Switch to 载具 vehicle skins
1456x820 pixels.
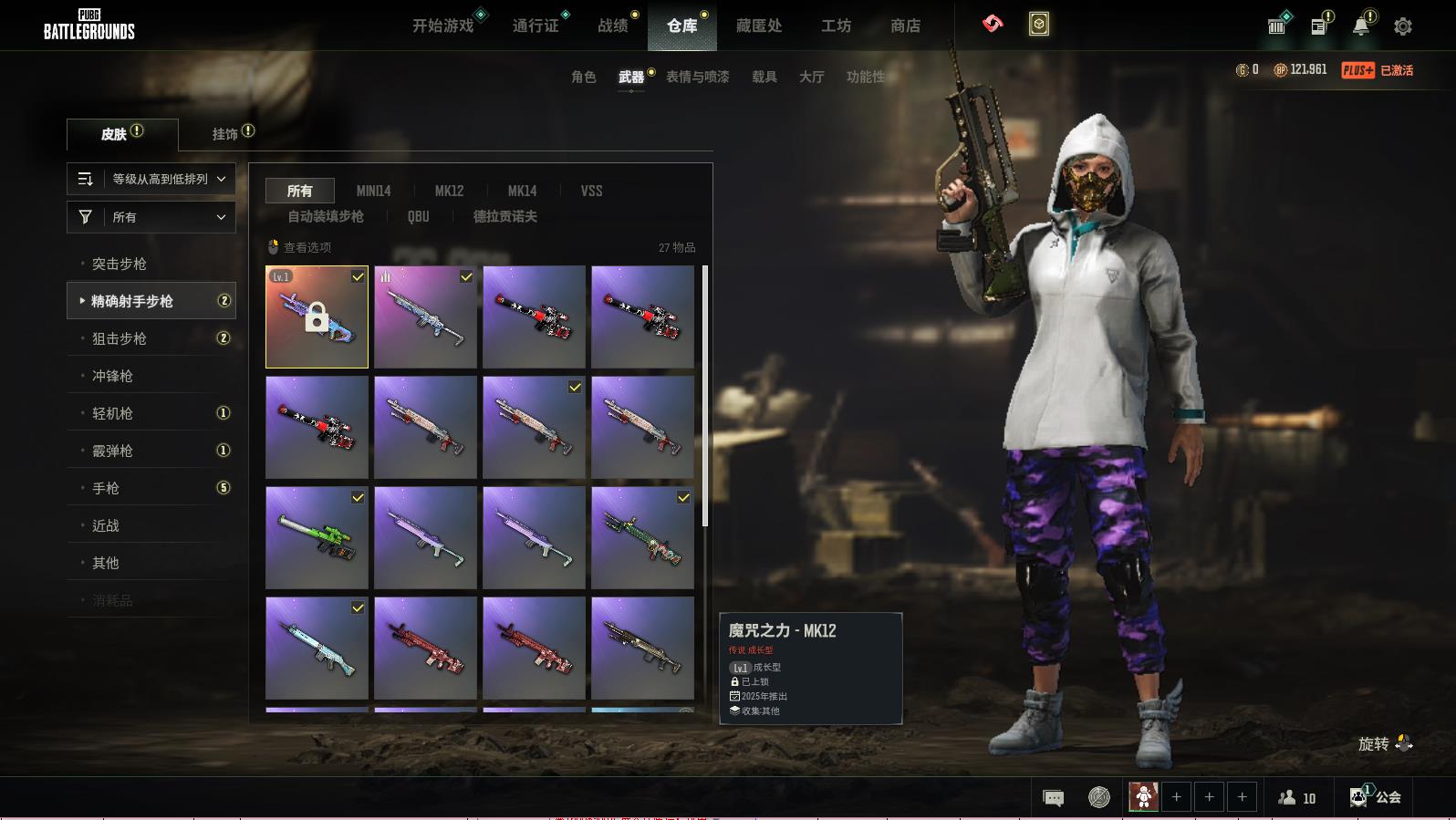764,77
